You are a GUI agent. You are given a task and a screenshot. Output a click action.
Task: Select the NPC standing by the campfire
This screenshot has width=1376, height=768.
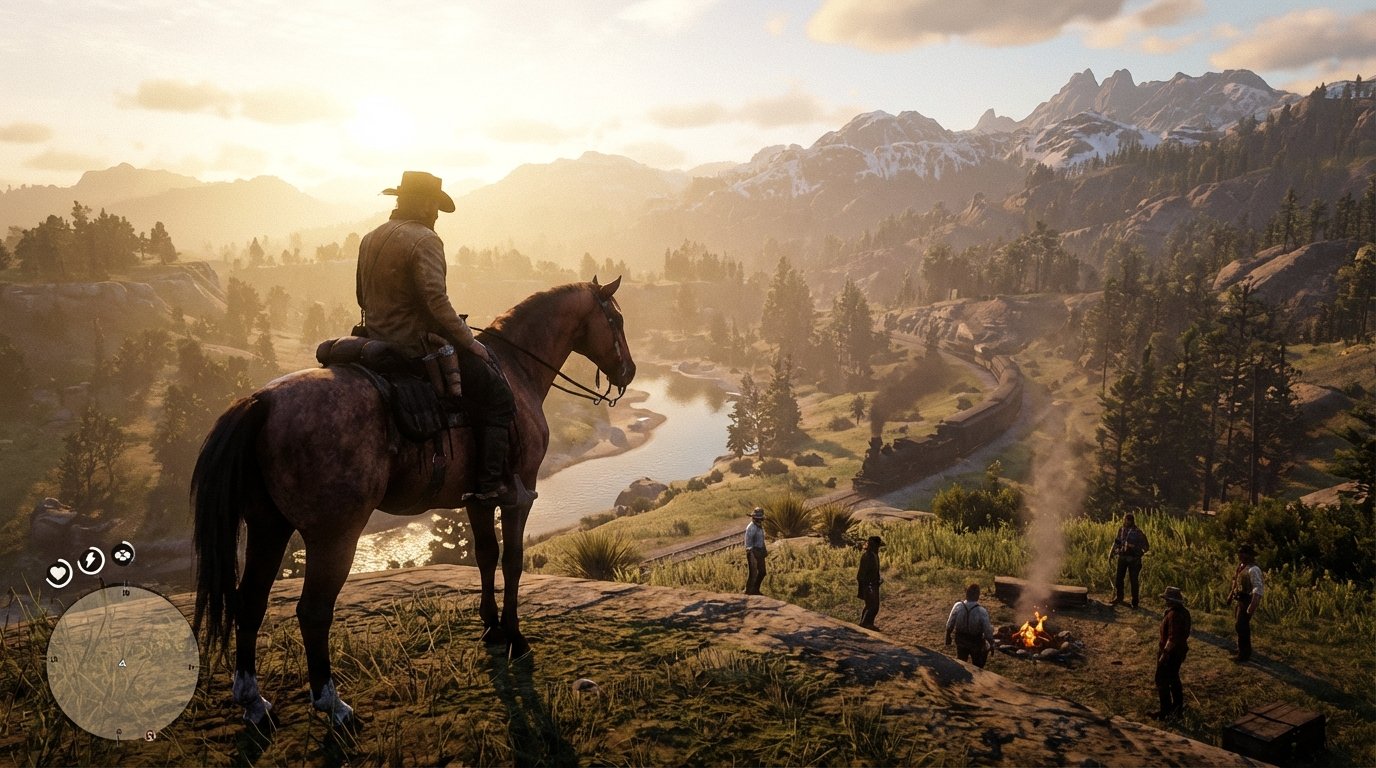point(970,620)
